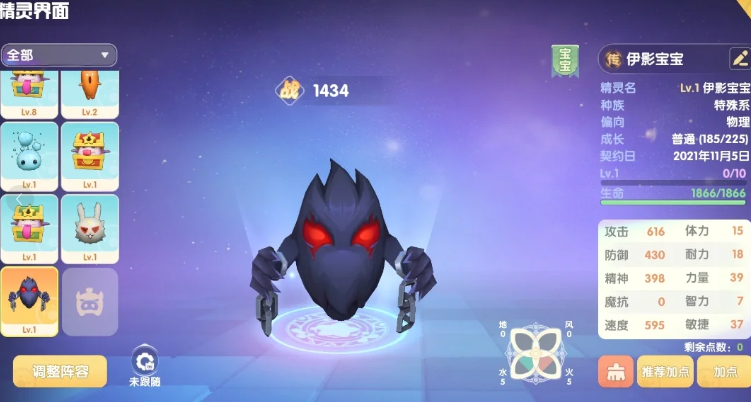Click the 调整阵容 lineup button
This screenshot has height=402, width=751.
60,372
